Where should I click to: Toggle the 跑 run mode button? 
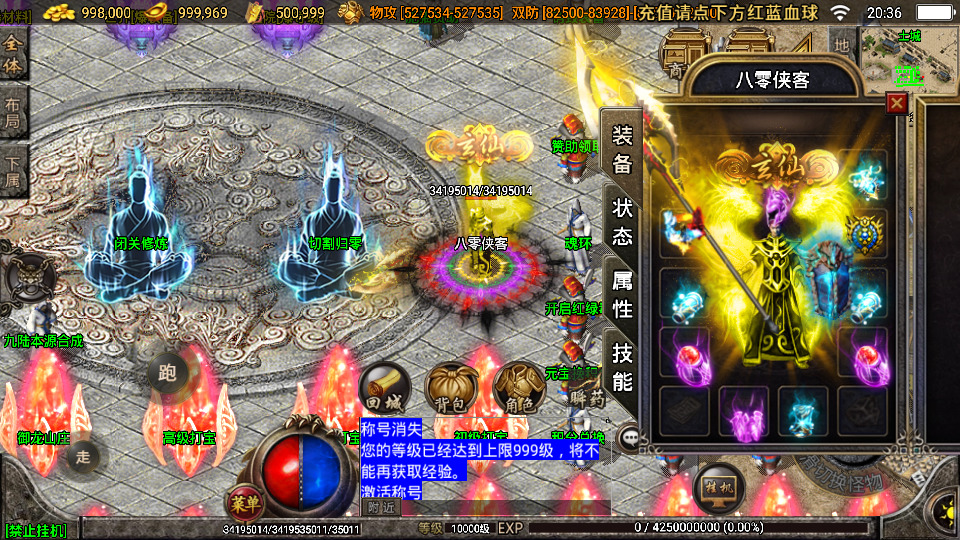167,373
